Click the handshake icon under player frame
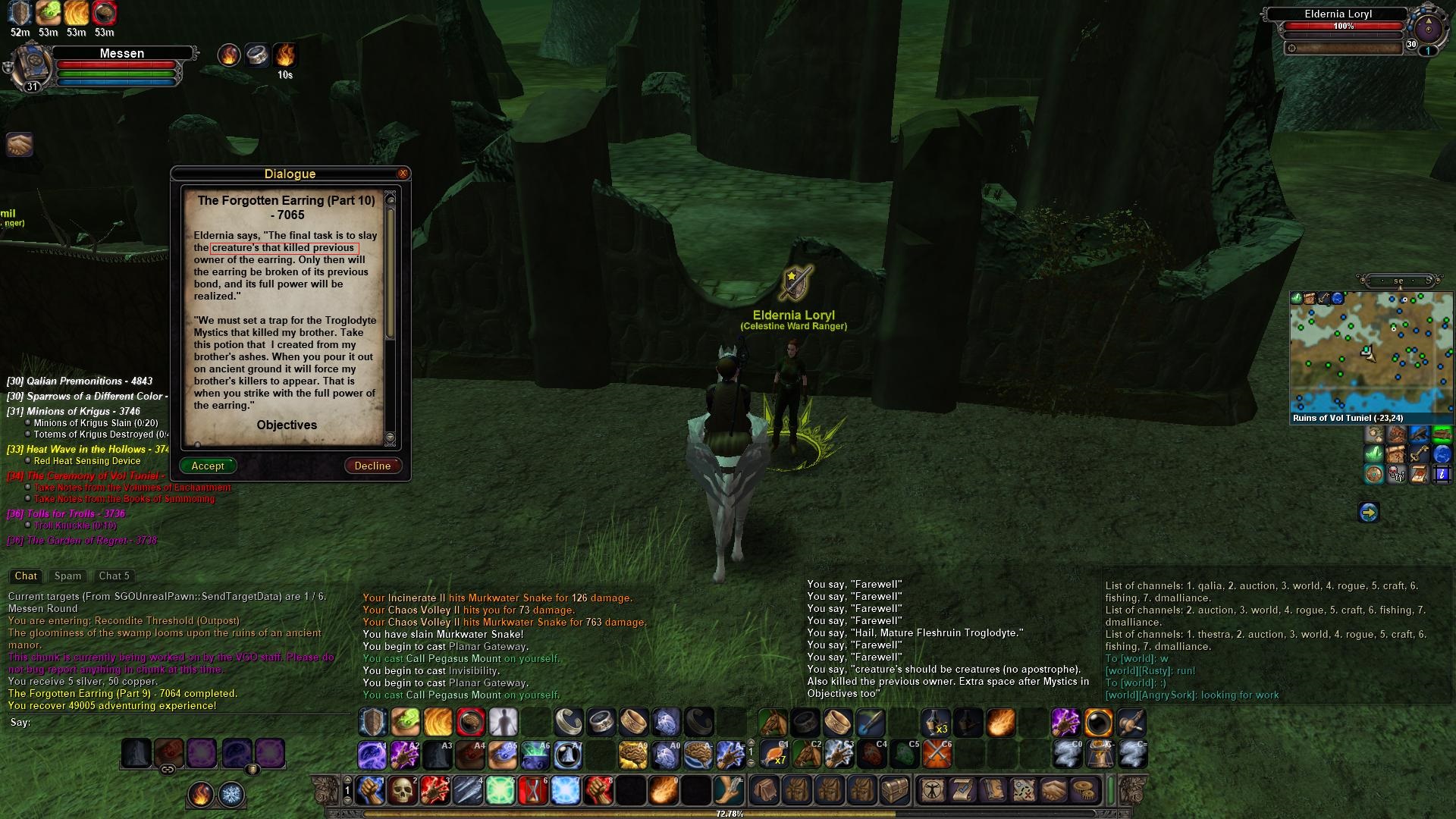The image size is (1456, 819). coord(19,144)
